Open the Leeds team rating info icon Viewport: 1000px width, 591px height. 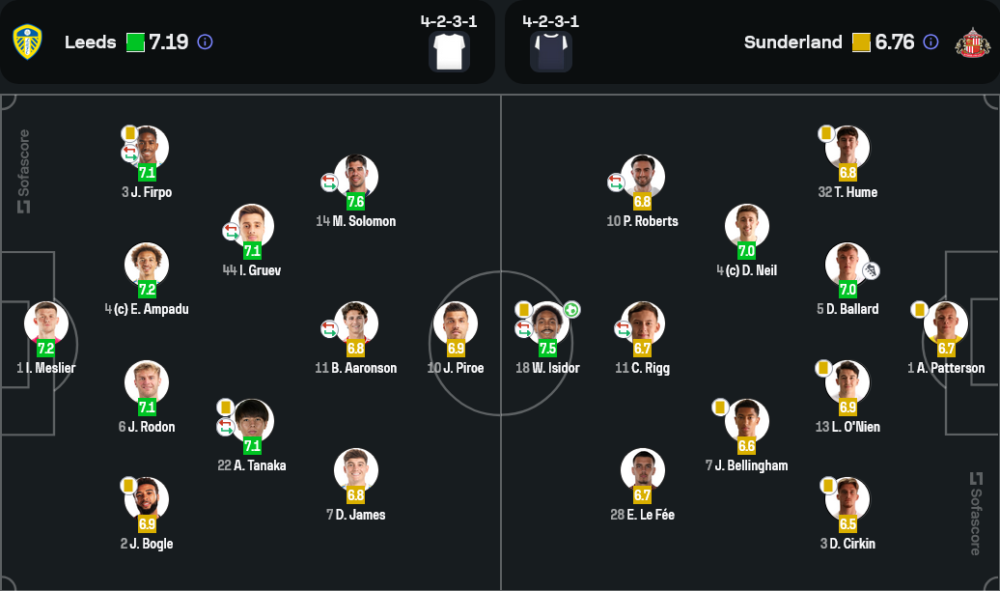pos(205,42)
